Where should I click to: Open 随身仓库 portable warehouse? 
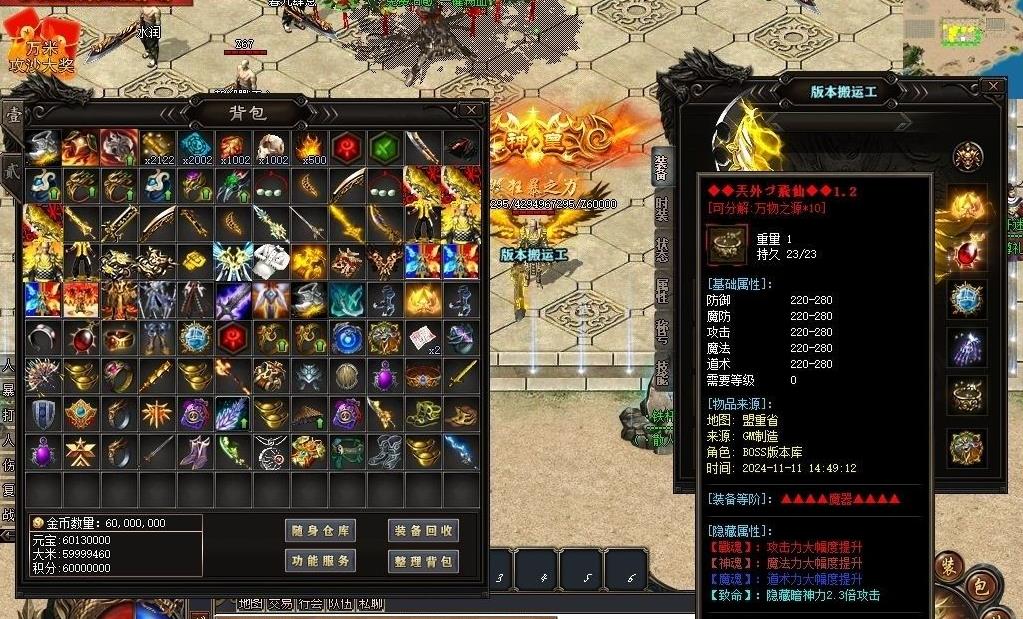(320, 530)
